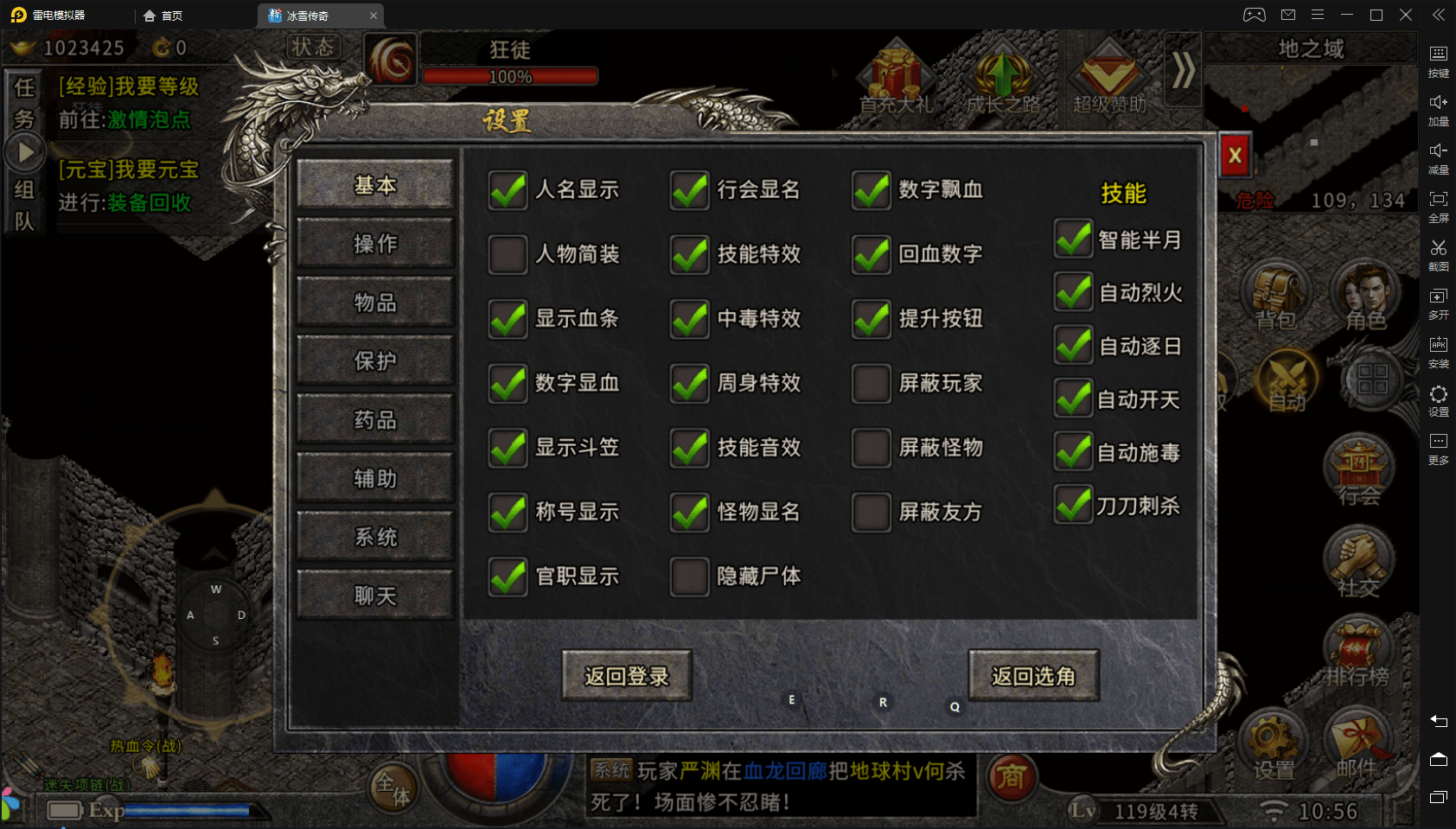1456x829 pixels.
Task: Toggle the 技能特效 checkbox
Action: [690, 254]
